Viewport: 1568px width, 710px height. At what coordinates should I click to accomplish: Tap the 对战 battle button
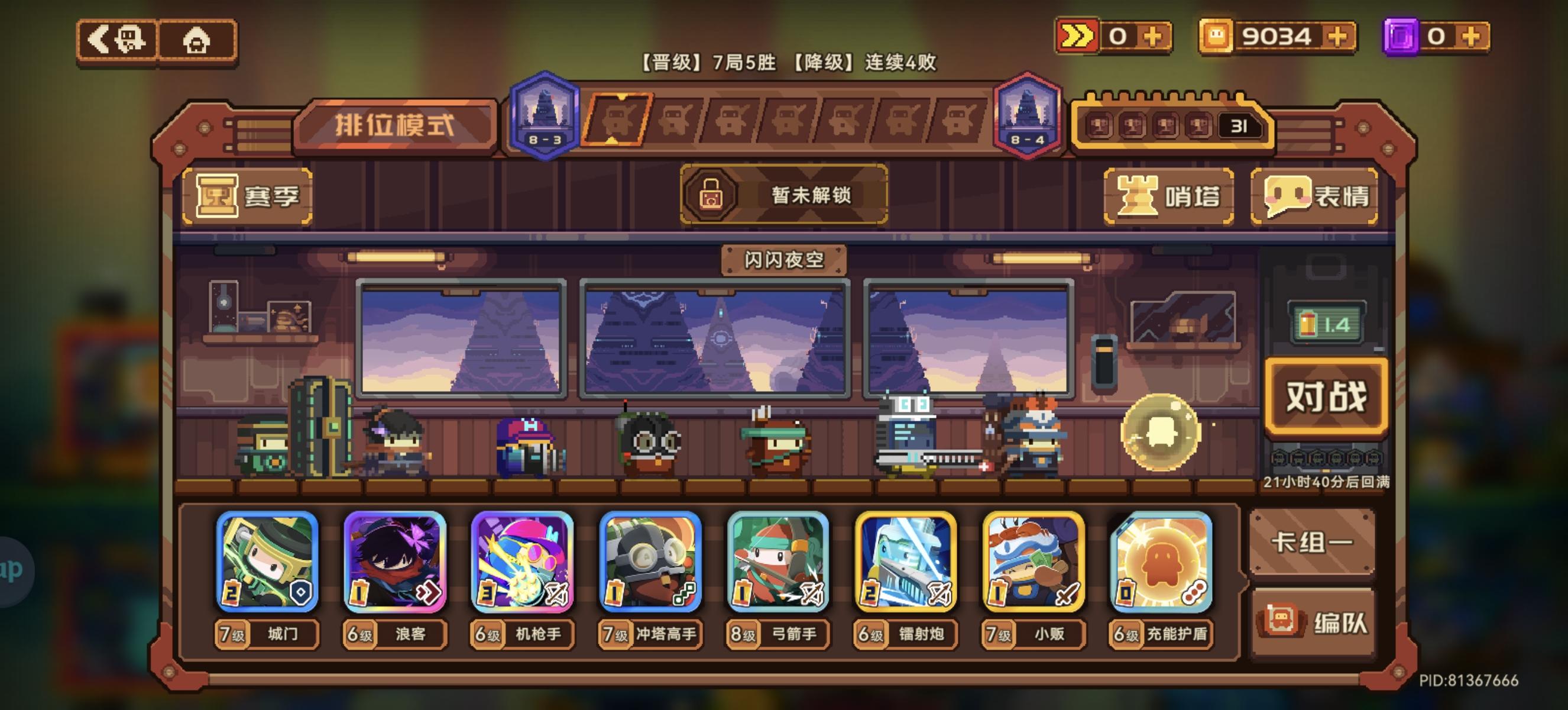[x=1327, y=397]
